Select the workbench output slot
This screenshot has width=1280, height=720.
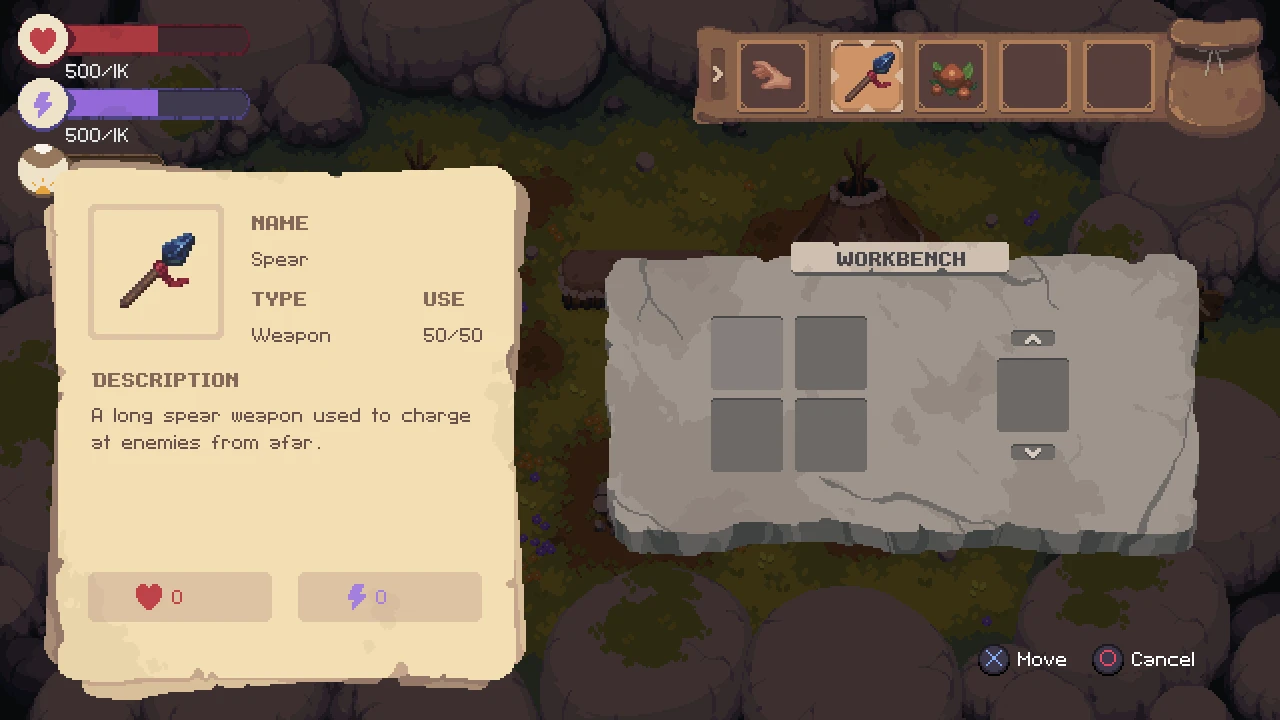[1032, 395]
